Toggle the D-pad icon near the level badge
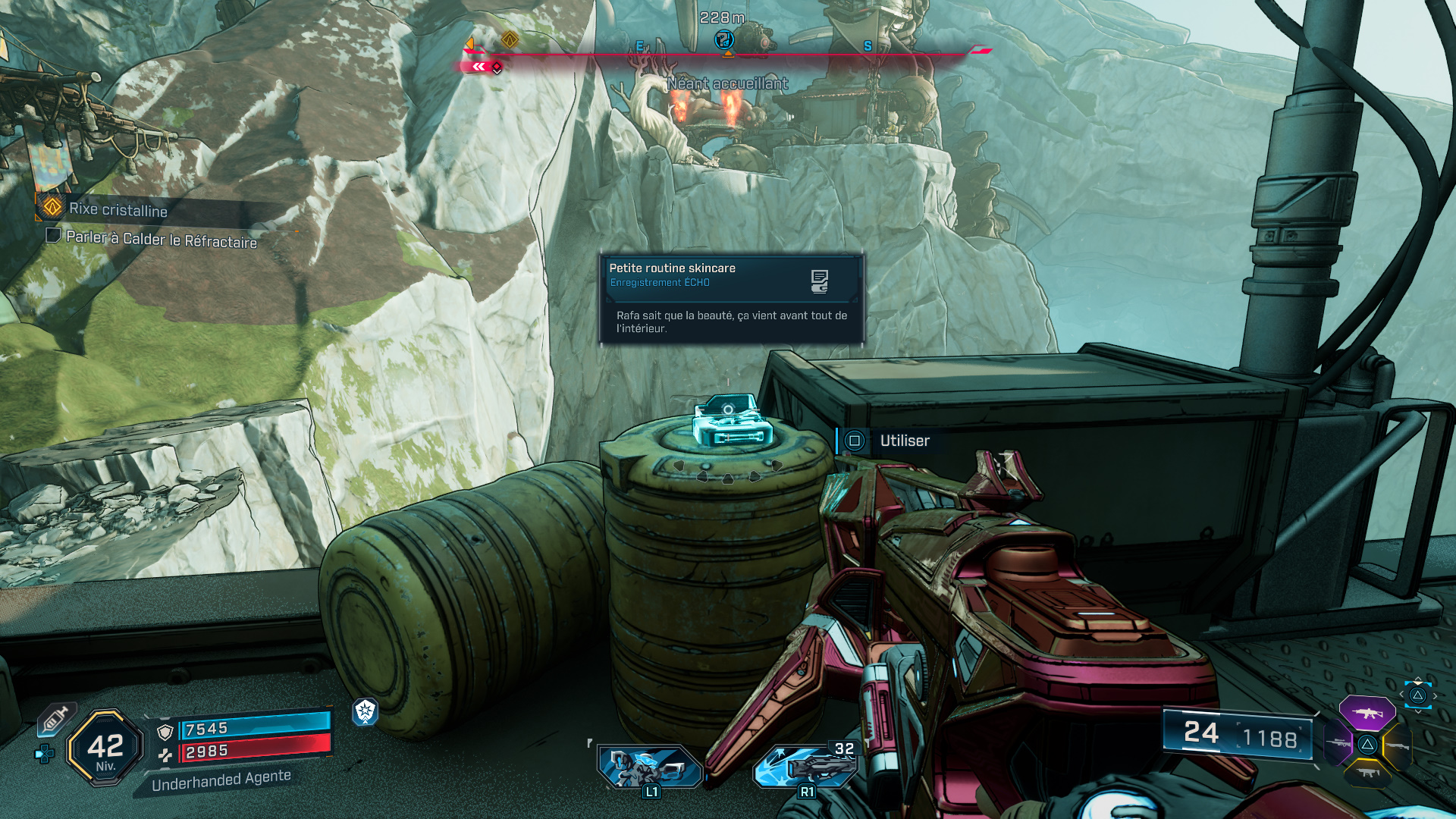This screenshot has height=819, width=1456. (x=45, y=755)
